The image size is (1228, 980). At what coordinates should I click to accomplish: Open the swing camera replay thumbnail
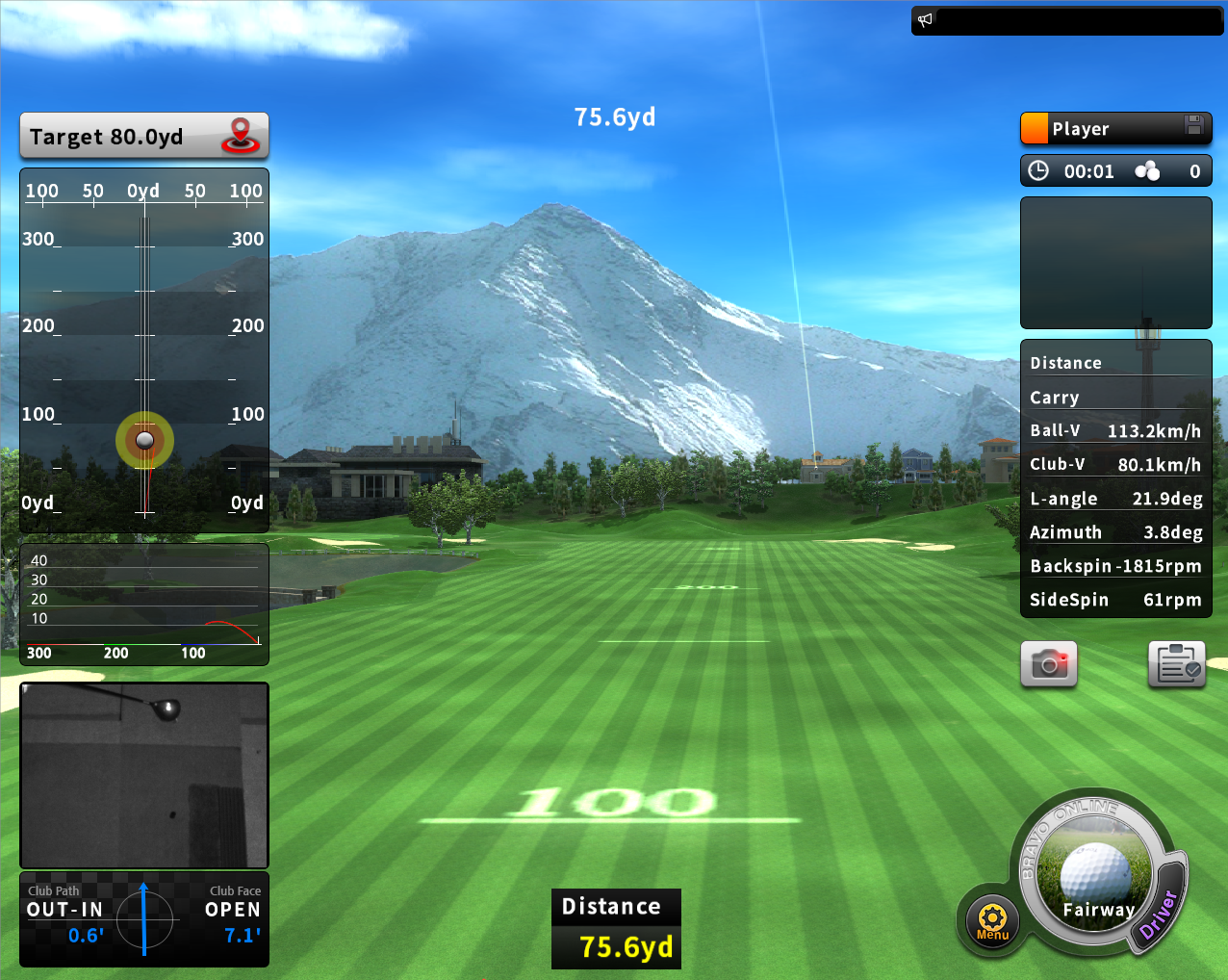point(144,775)
